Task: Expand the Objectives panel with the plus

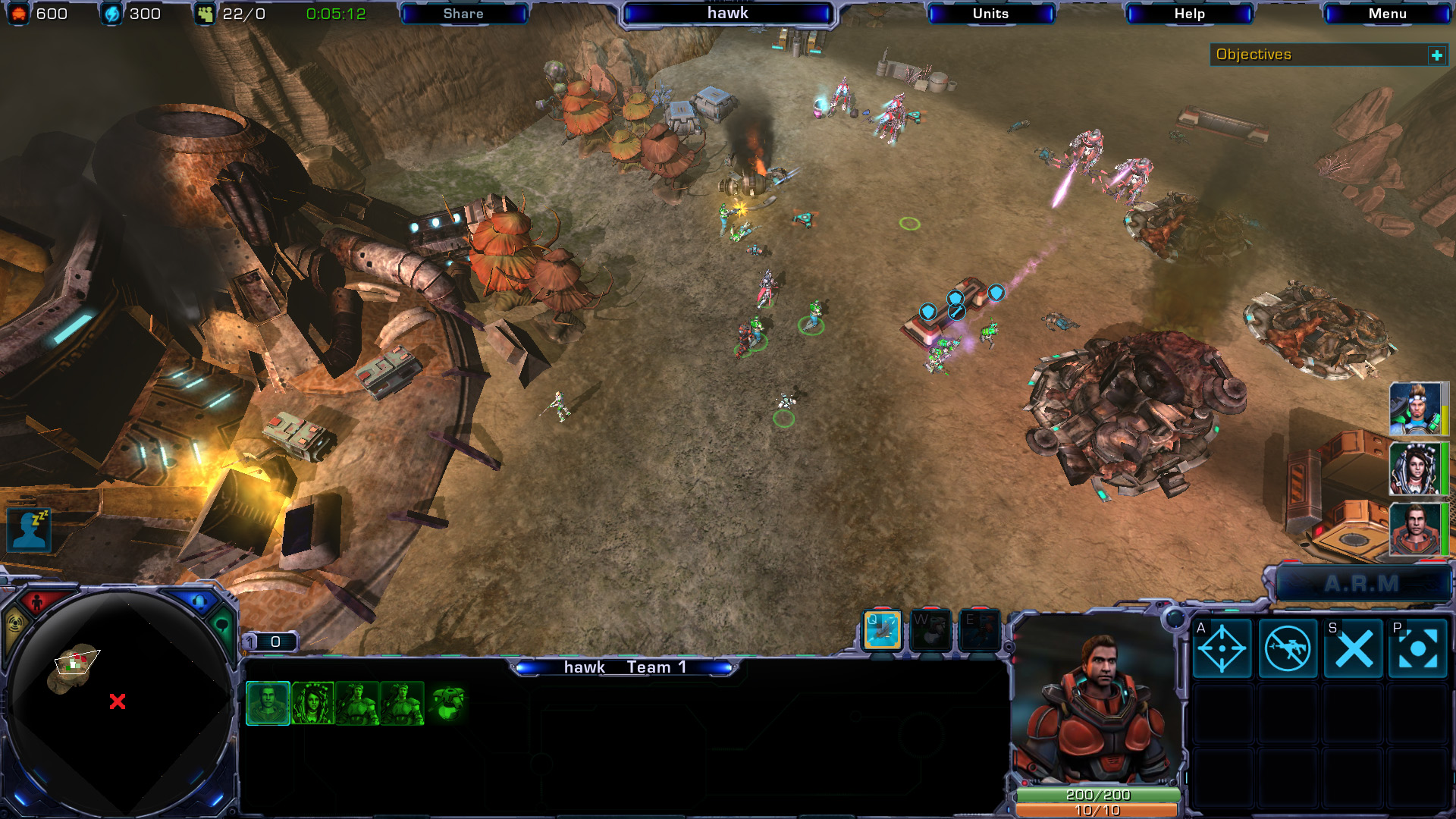Action: [x=1436, y=55]
